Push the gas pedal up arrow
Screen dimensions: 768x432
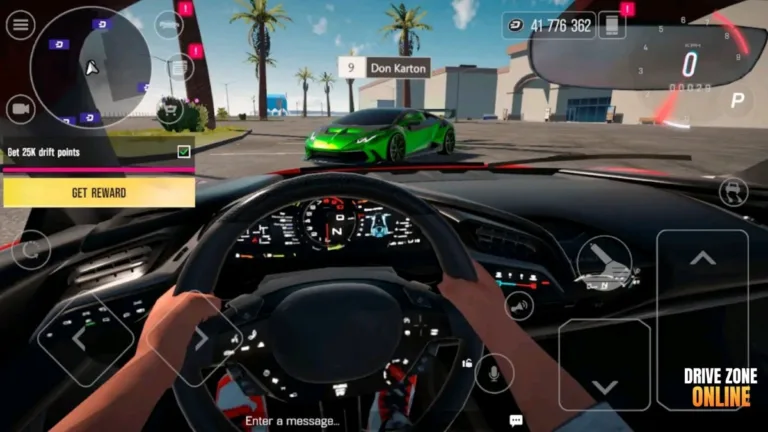(x=702, y=259)
